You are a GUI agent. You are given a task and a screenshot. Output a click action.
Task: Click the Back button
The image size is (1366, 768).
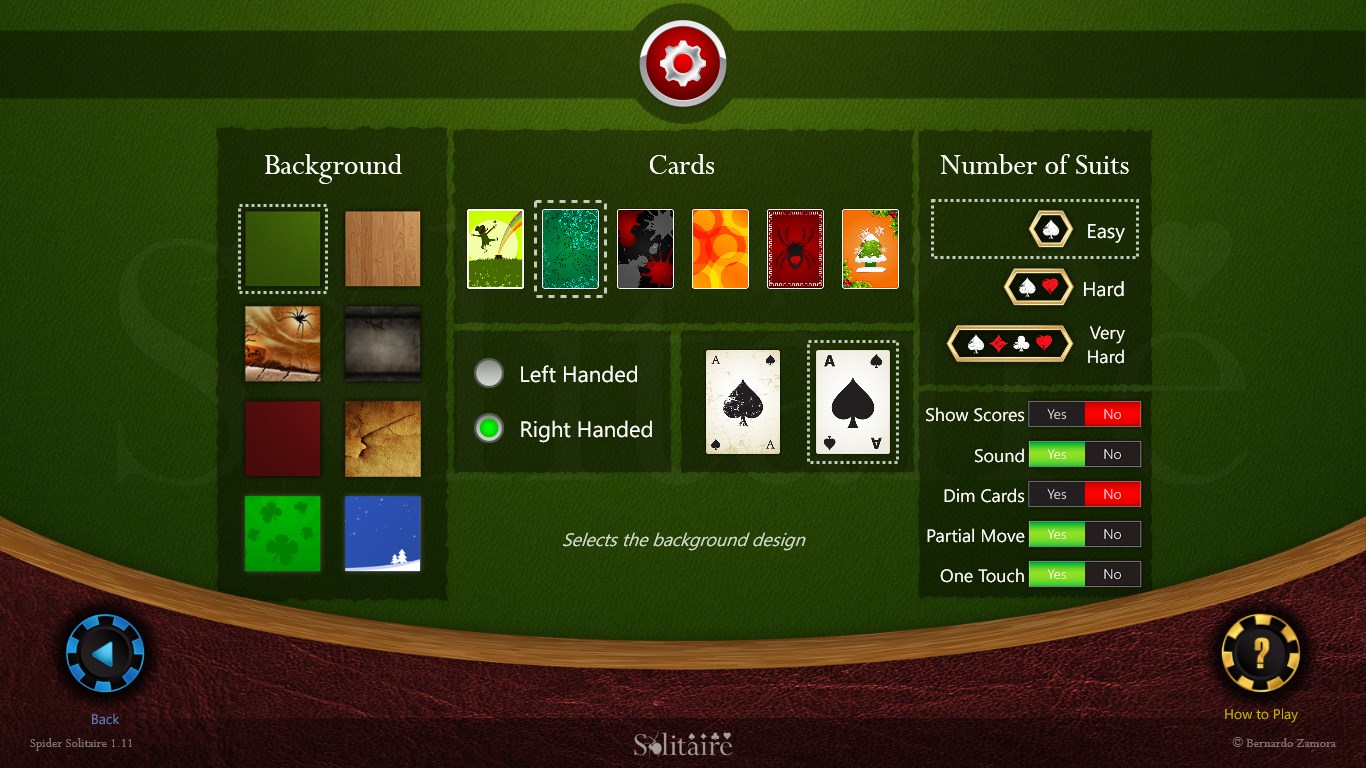103,653
